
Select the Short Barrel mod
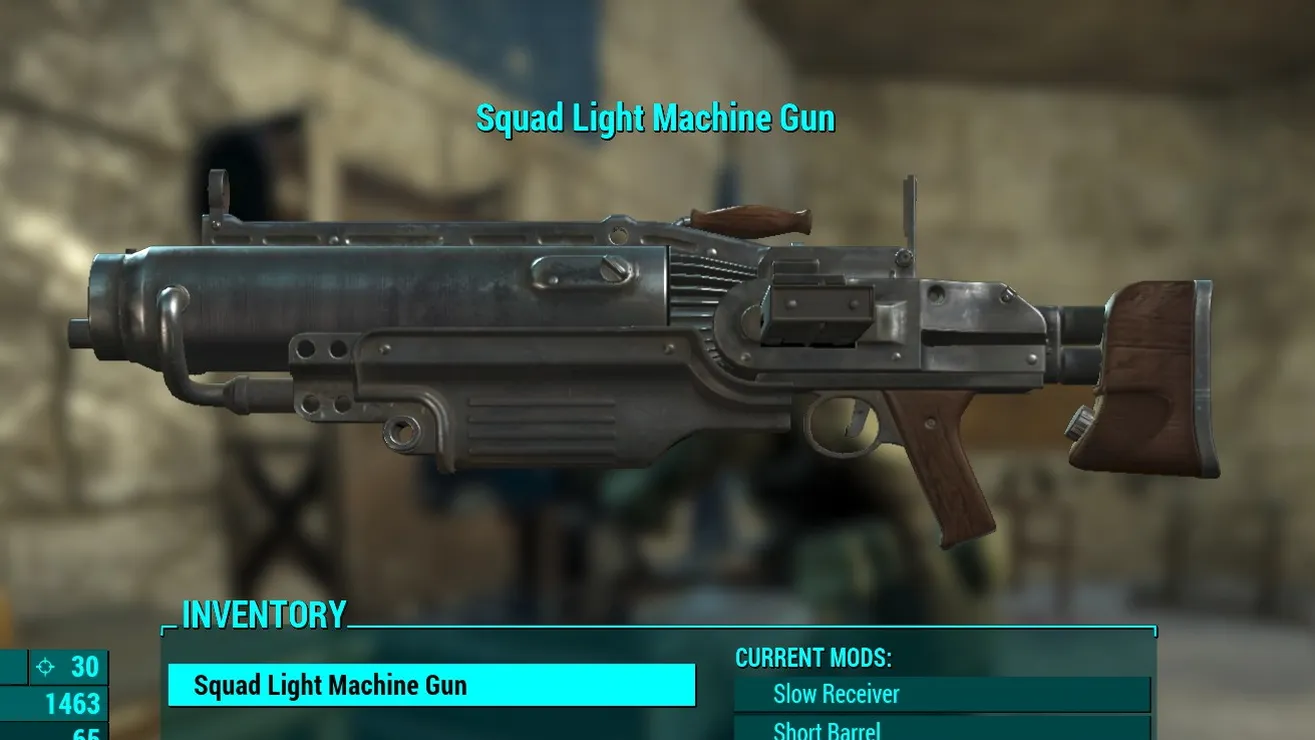941,729
